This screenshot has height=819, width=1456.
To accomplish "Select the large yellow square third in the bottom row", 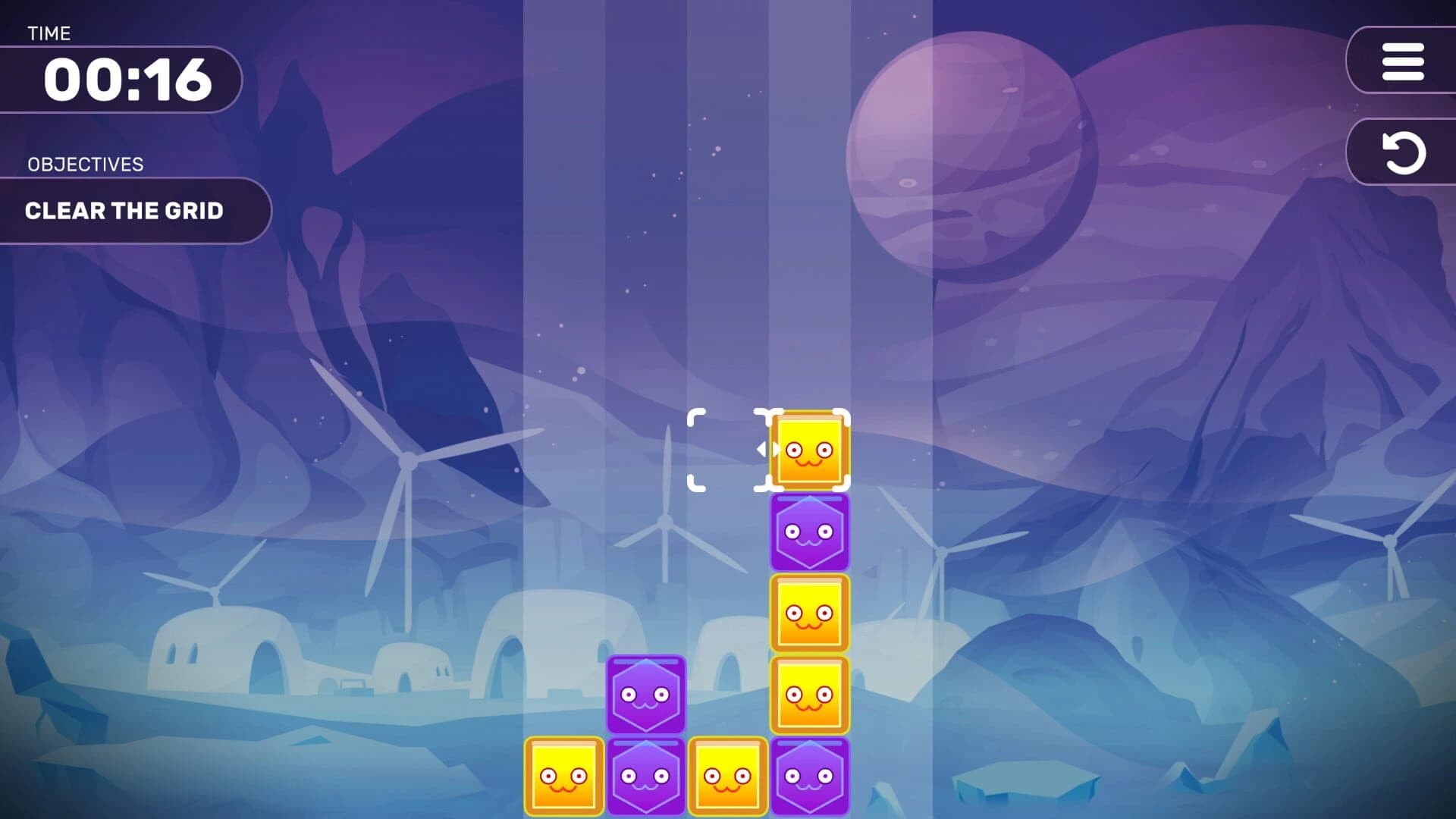I will pyautogui.click(x=730, y=777).
